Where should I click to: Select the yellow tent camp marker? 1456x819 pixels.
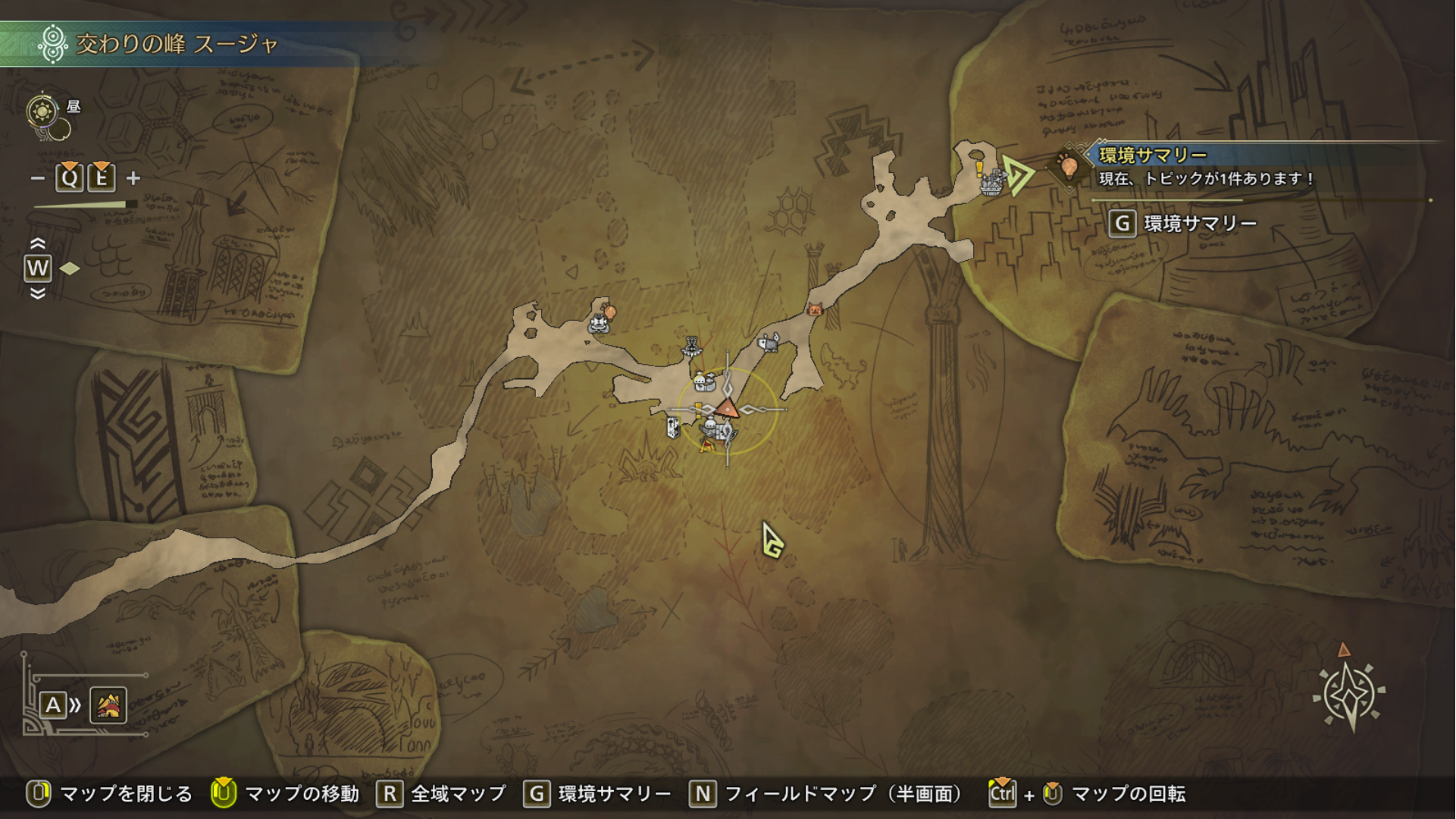pyautogui.click(x=707, y=446)
